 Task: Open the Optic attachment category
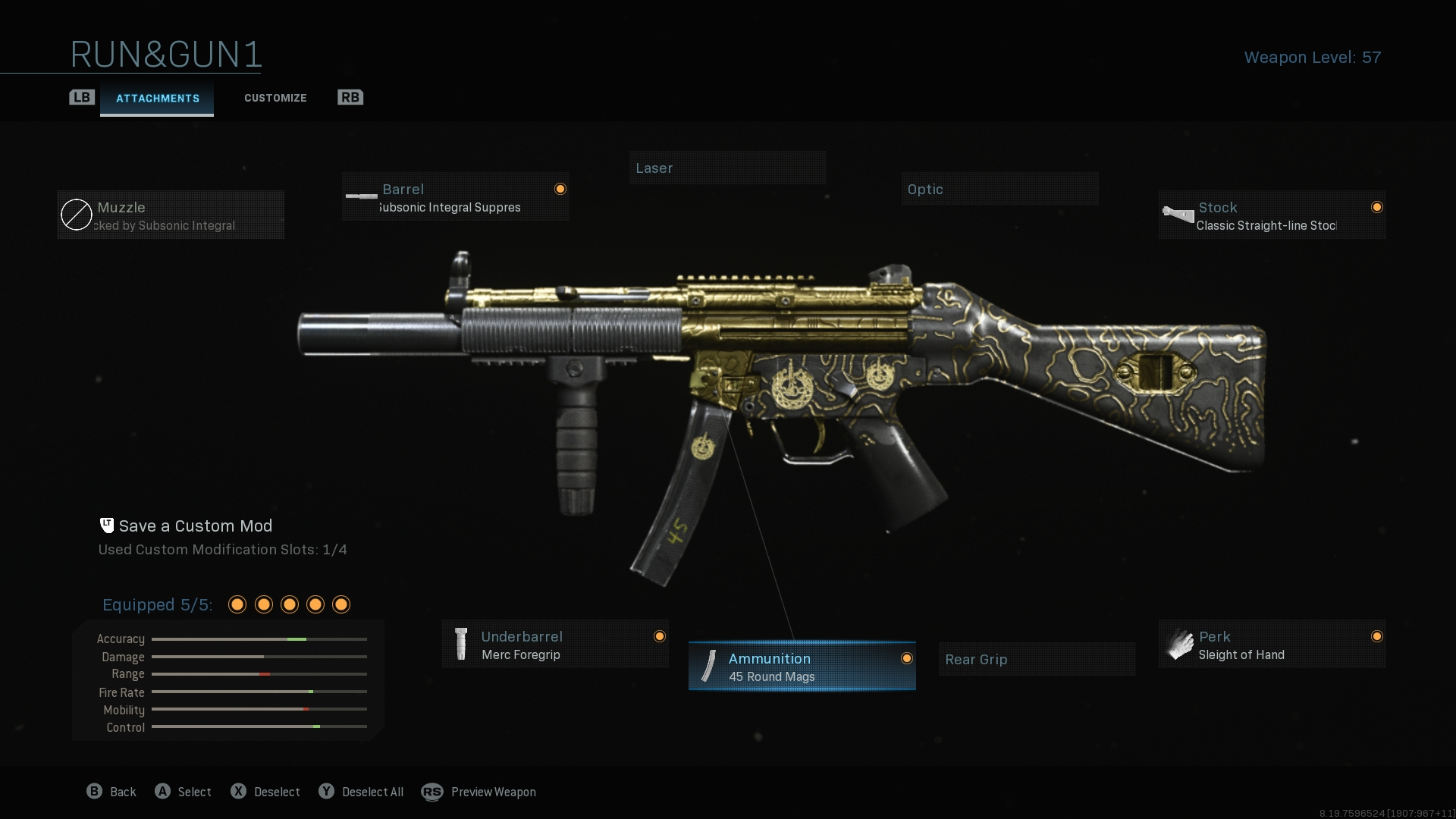(x=999, y=189)
